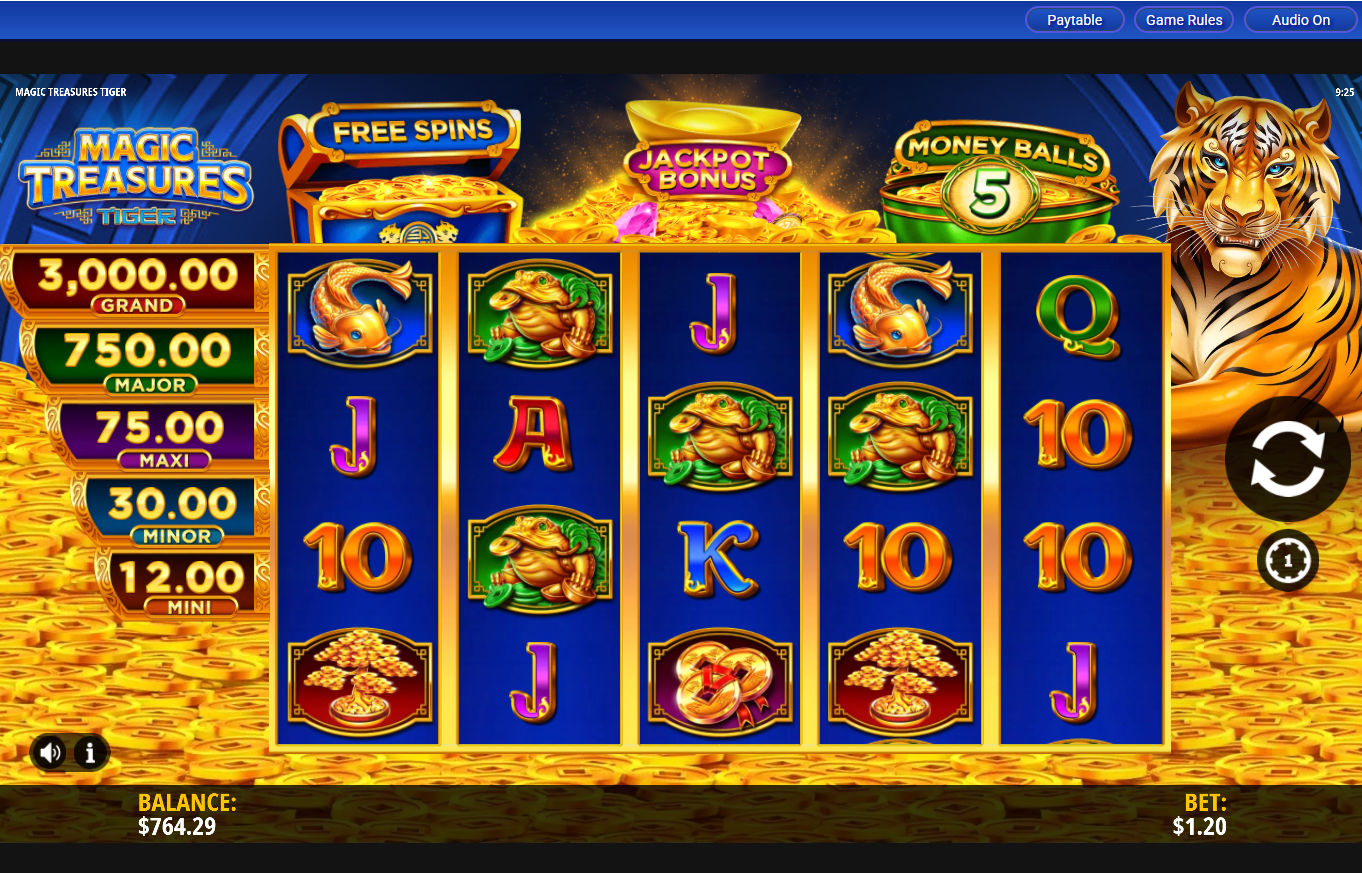Mute sound using the speaker icon
The width and height of the screenshot is (1362, 873).
tap(50, 752)
